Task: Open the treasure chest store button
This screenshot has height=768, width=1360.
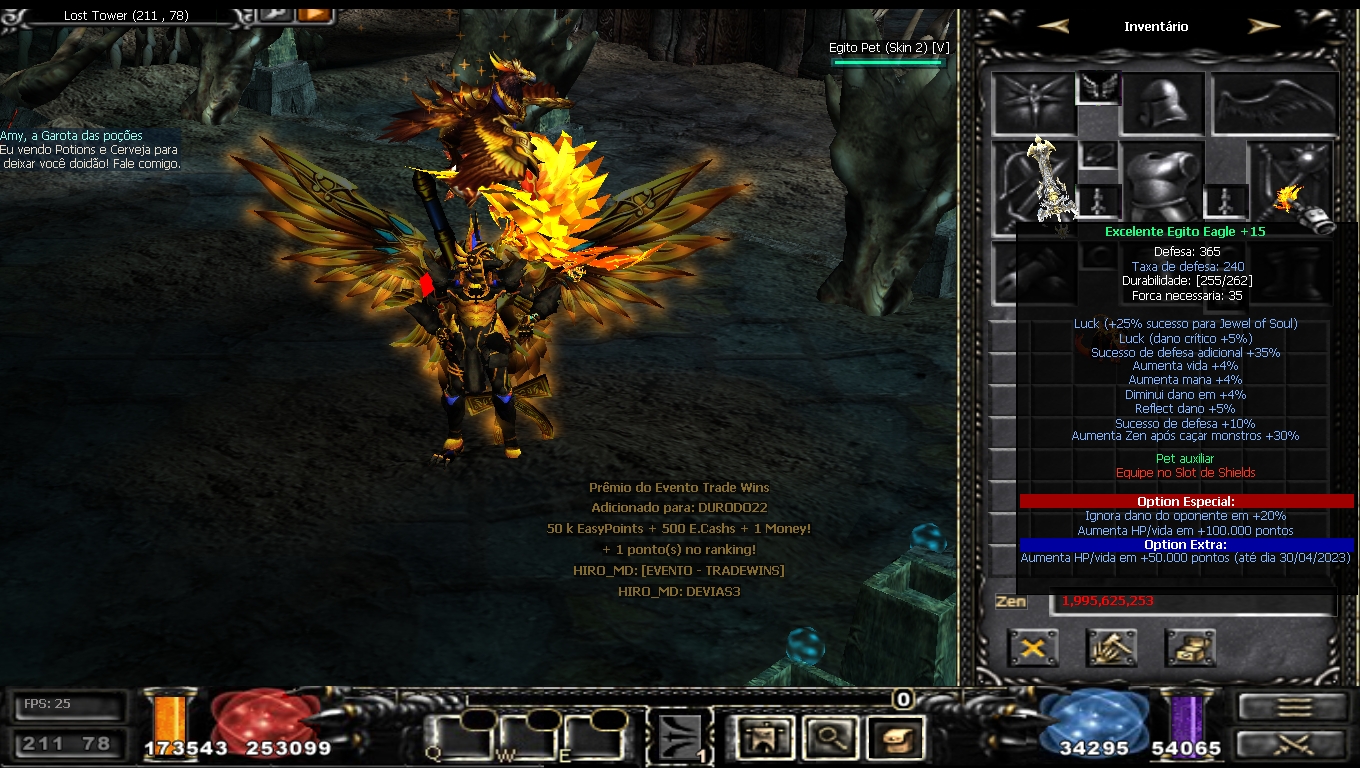Action: click(1190, 648)
